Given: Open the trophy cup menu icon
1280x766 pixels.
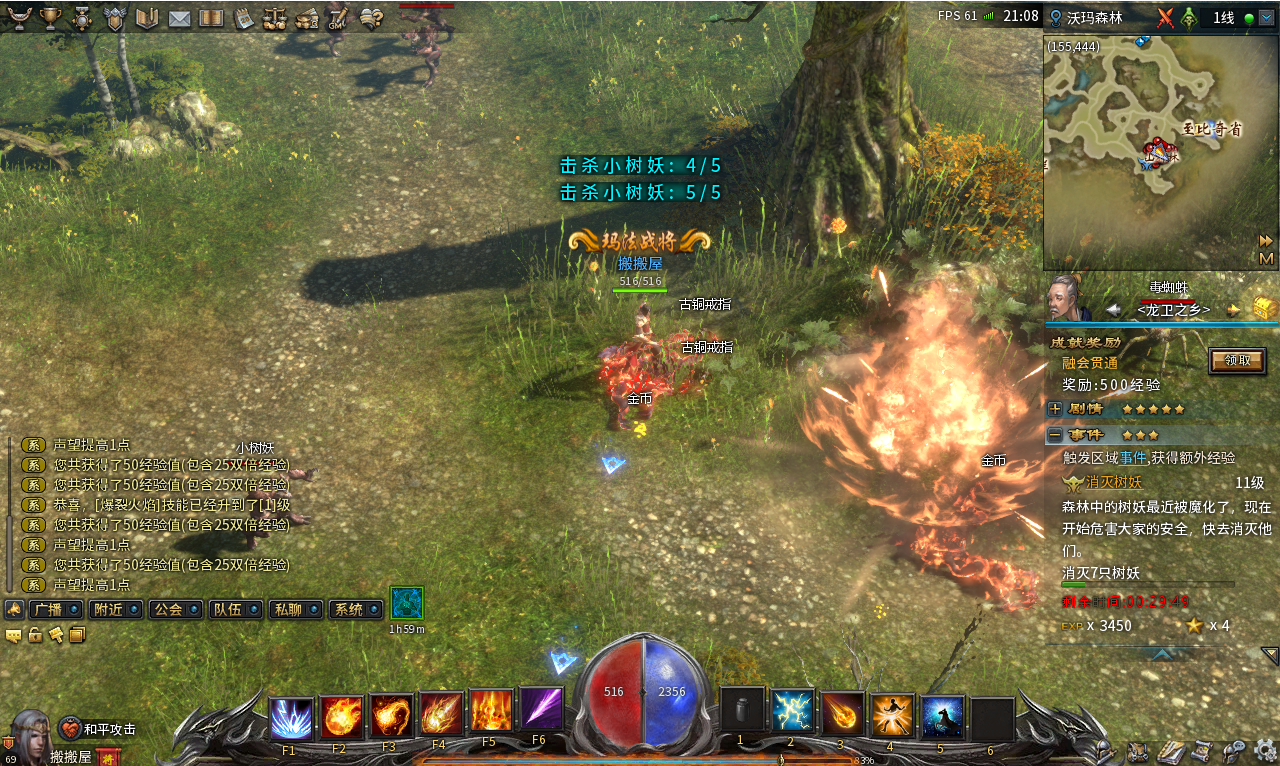Looking at the screenshot, I should 50,18.
